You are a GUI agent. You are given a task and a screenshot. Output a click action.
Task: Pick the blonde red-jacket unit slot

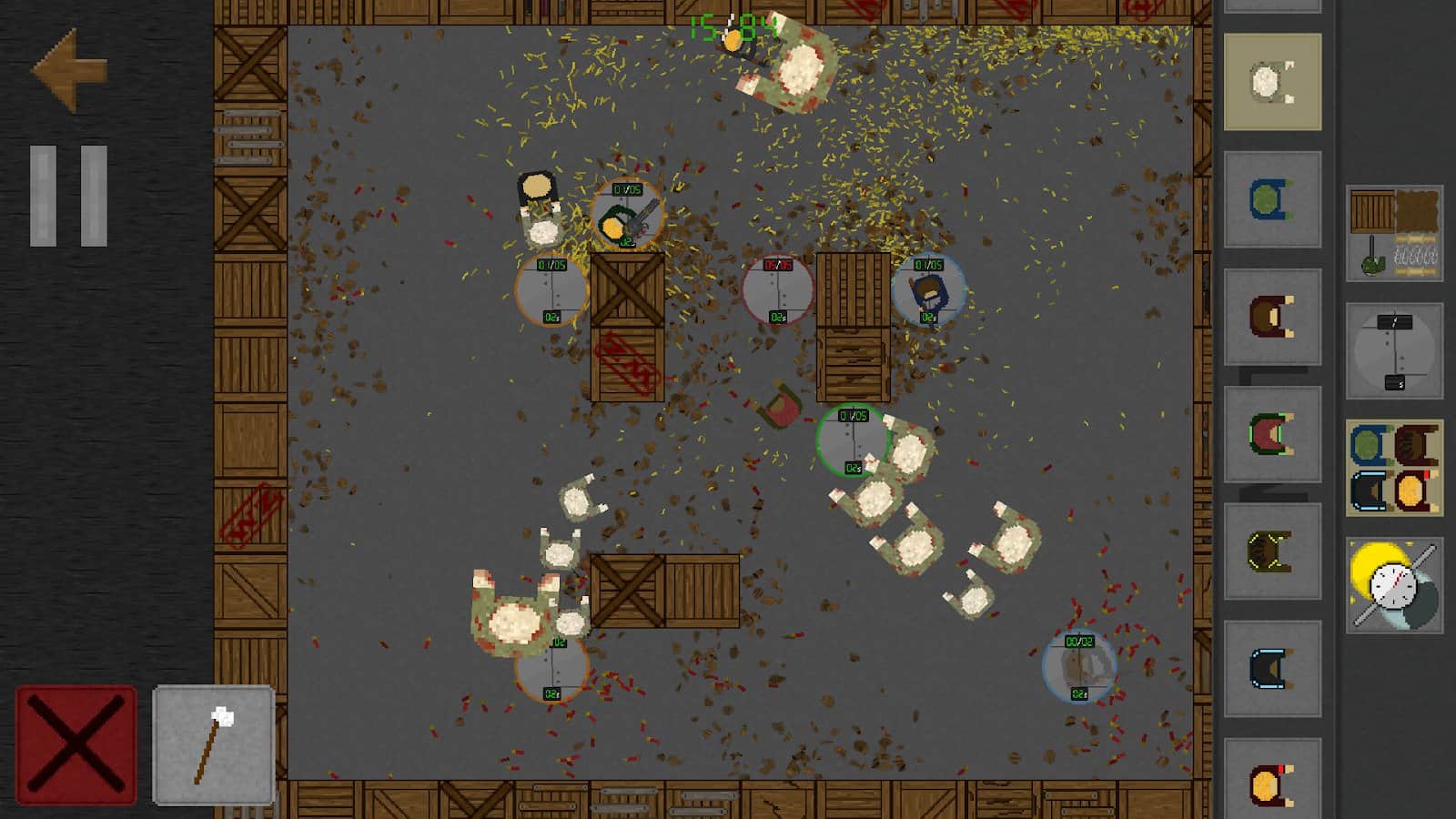tap(1272, 780)
